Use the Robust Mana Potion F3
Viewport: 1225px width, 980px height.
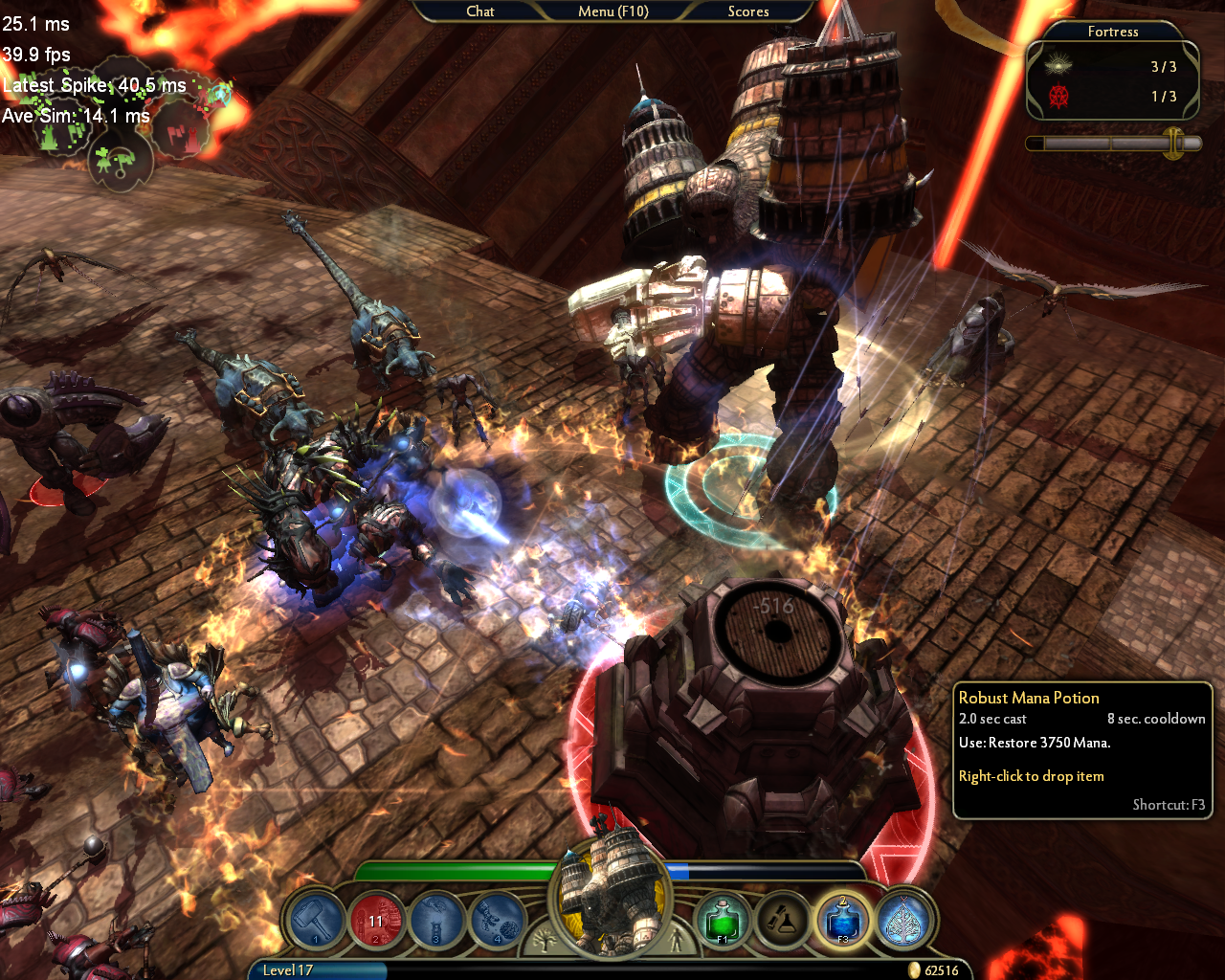843,921
